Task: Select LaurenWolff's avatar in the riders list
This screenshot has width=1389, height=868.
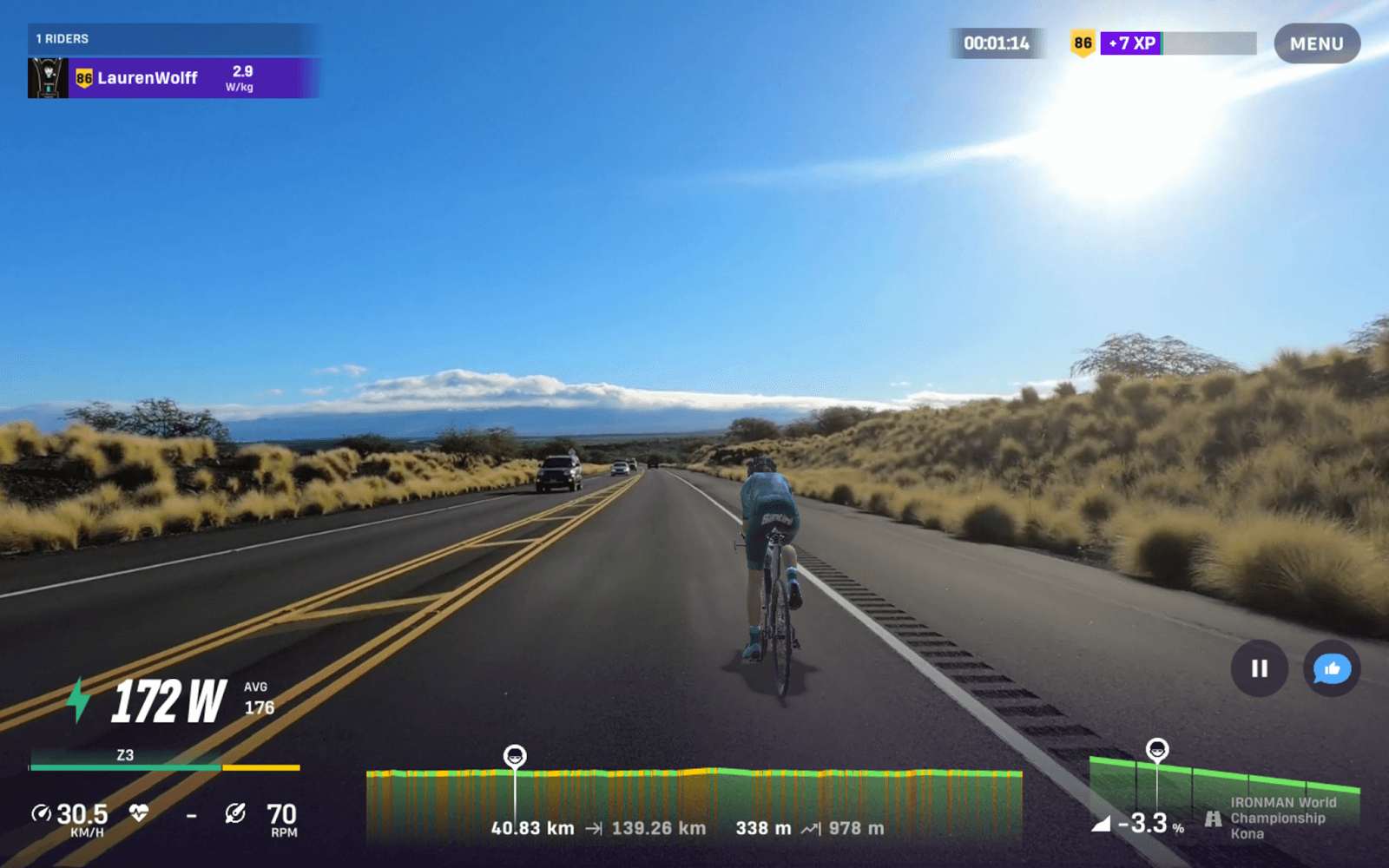Action: coord(49,78)
